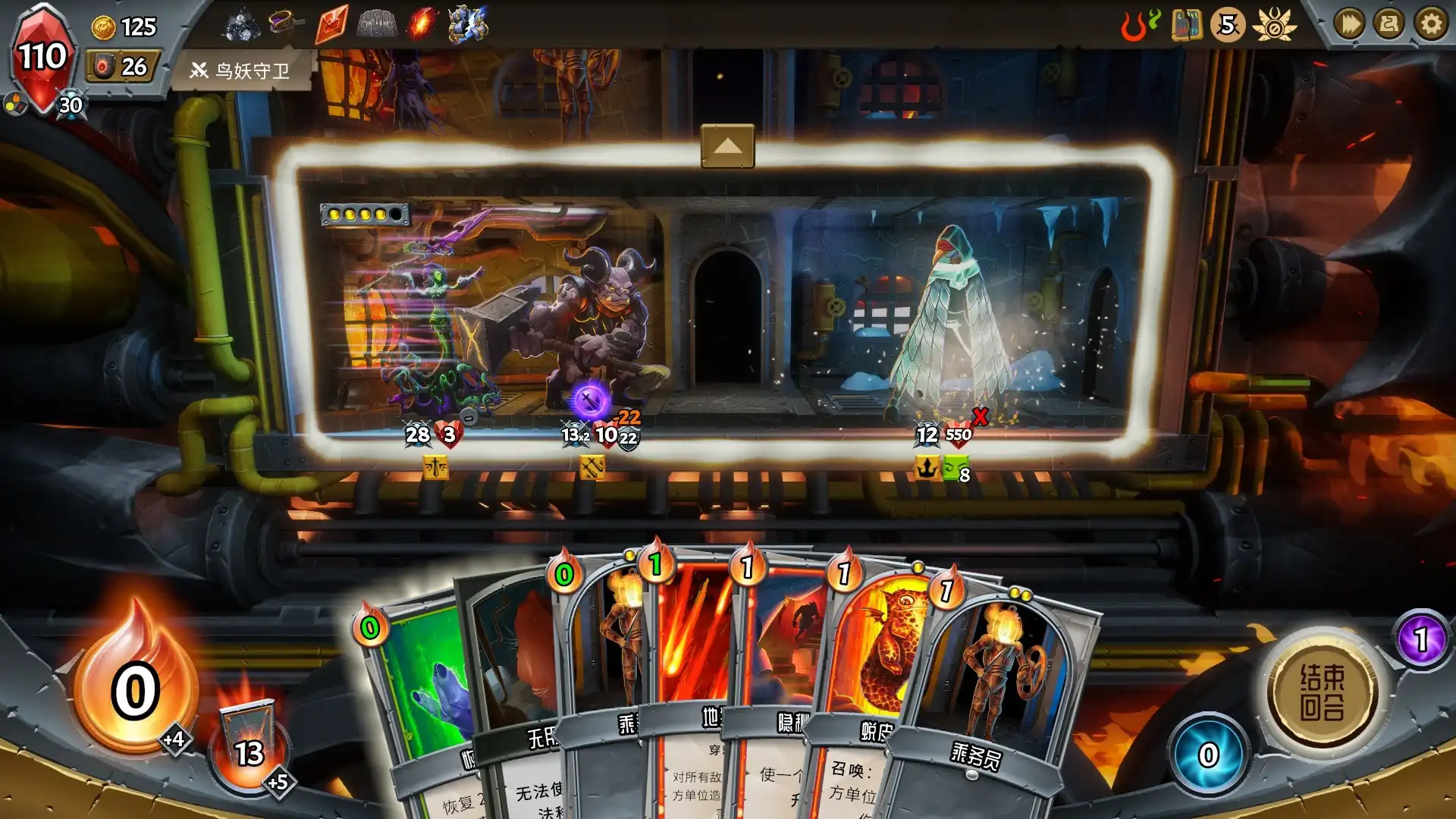Open the spellbook tome icon in the top bar
The width and height of the screenshot is (1456, 819).
1186,25
